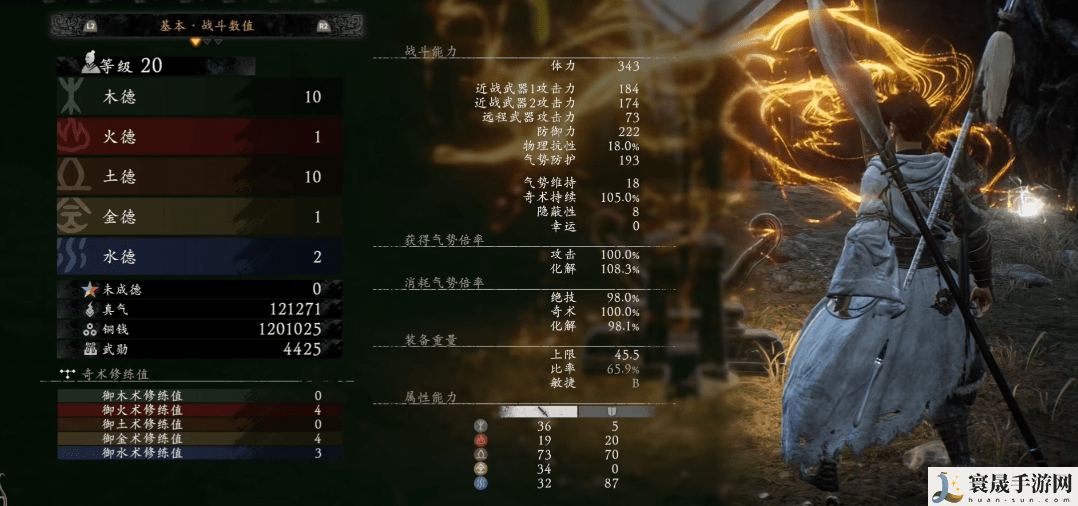1078x506 pixels.
Task: Pick the 金德 metal virtue row
Action: [x=200, y=217]
